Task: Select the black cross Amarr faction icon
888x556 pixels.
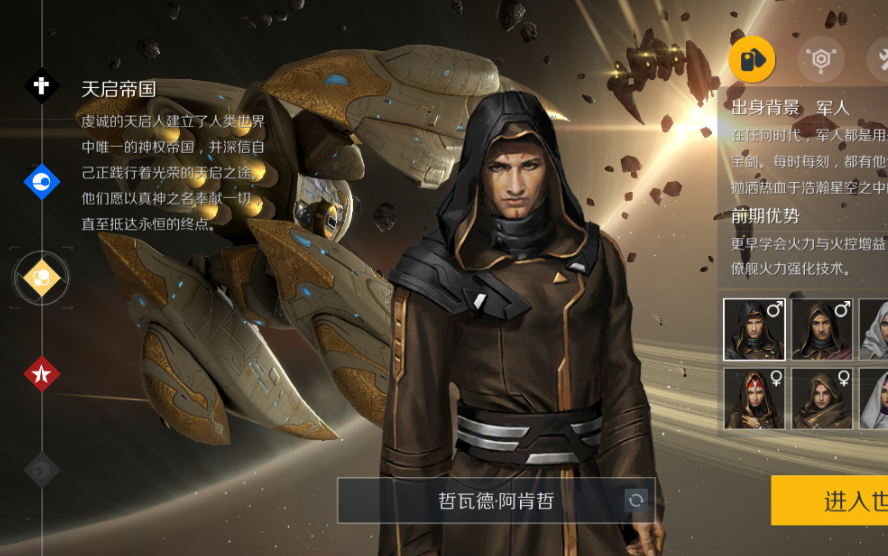Action: pos(42,87)
